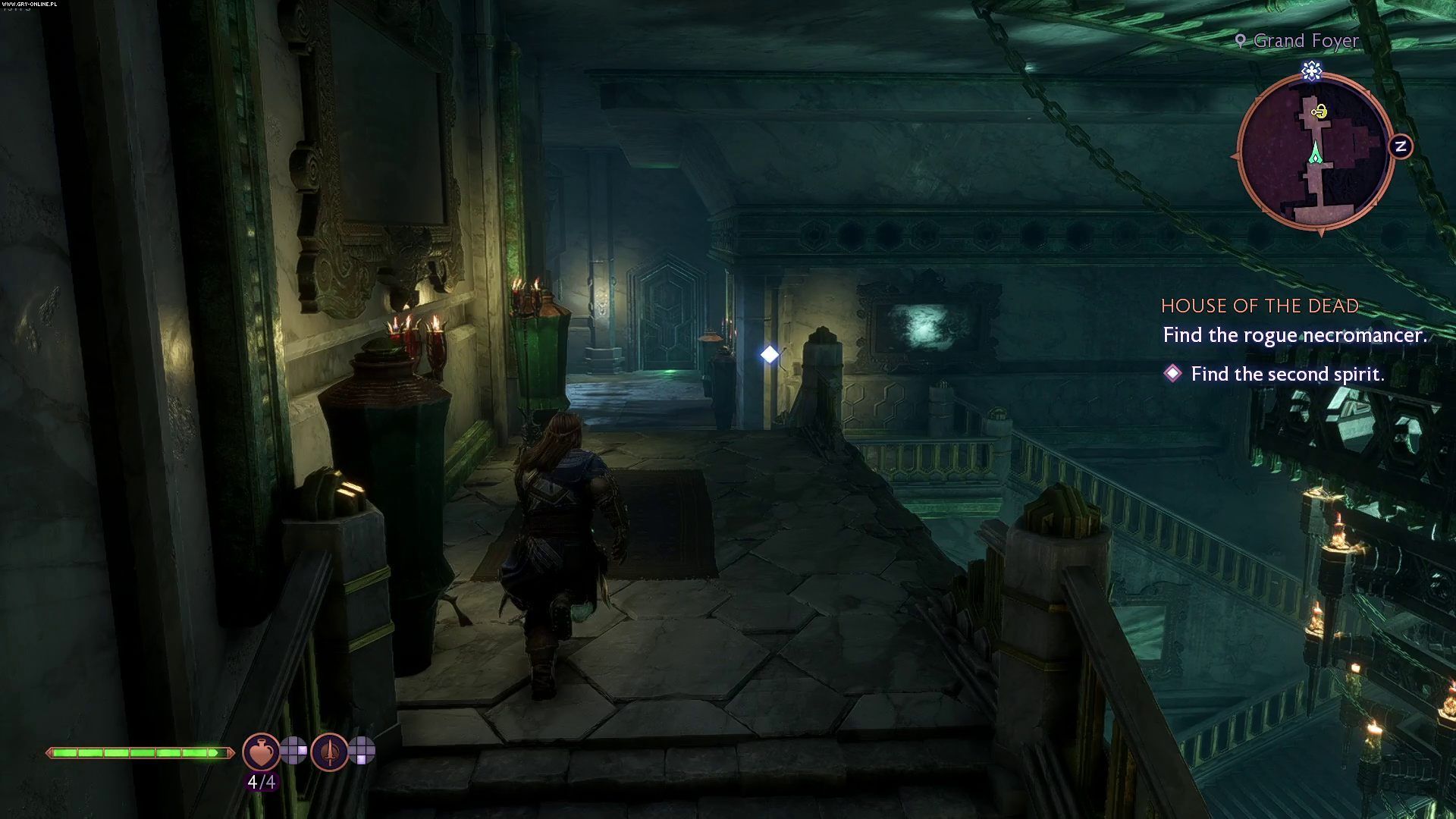Viewport: 1456px width, 819px height.
Task: Open the circular minimap
Action: point(1315,152)
